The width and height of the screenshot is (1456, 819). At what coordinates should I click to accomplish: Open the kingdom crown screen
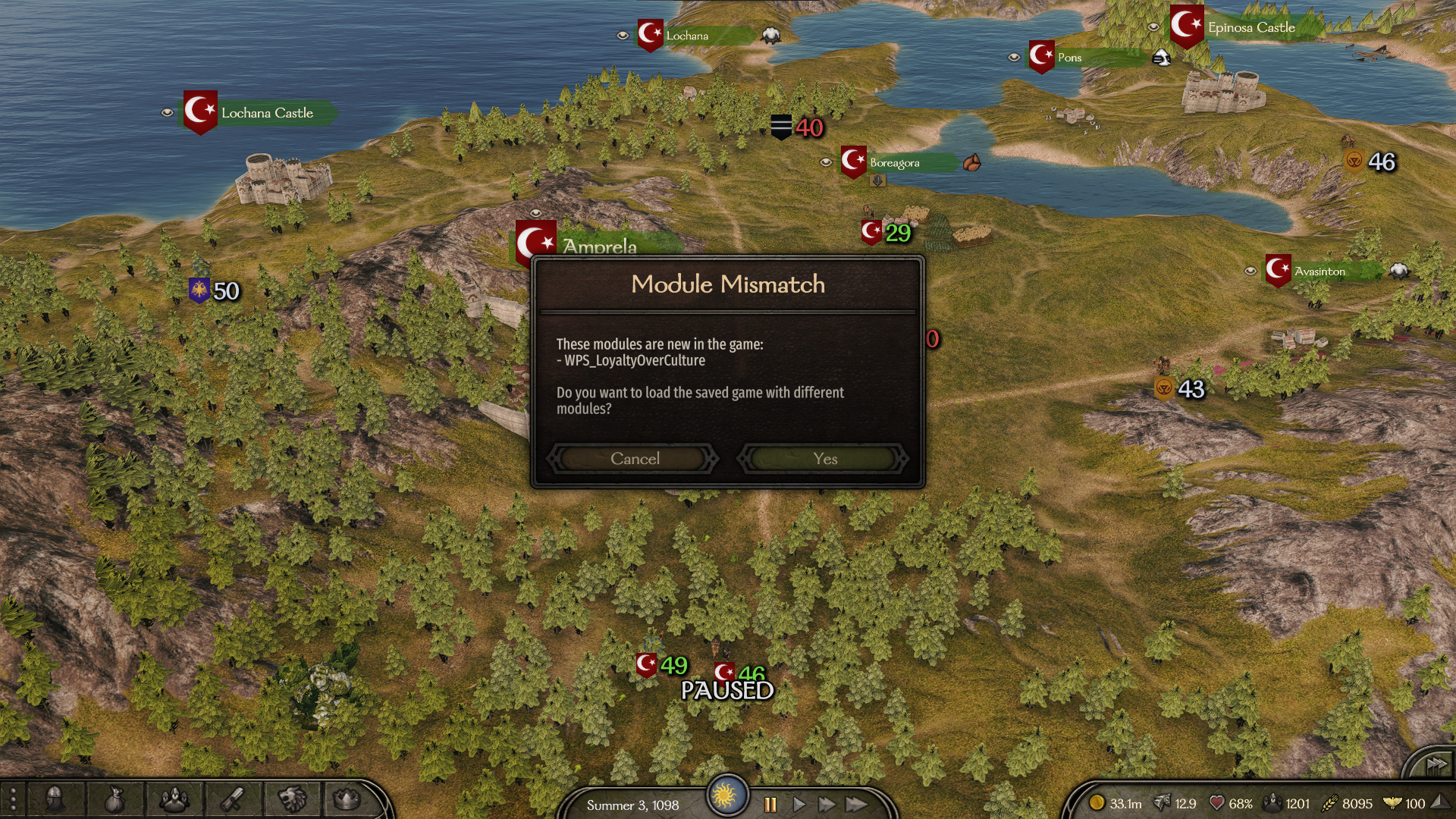[x=347, y=799]
